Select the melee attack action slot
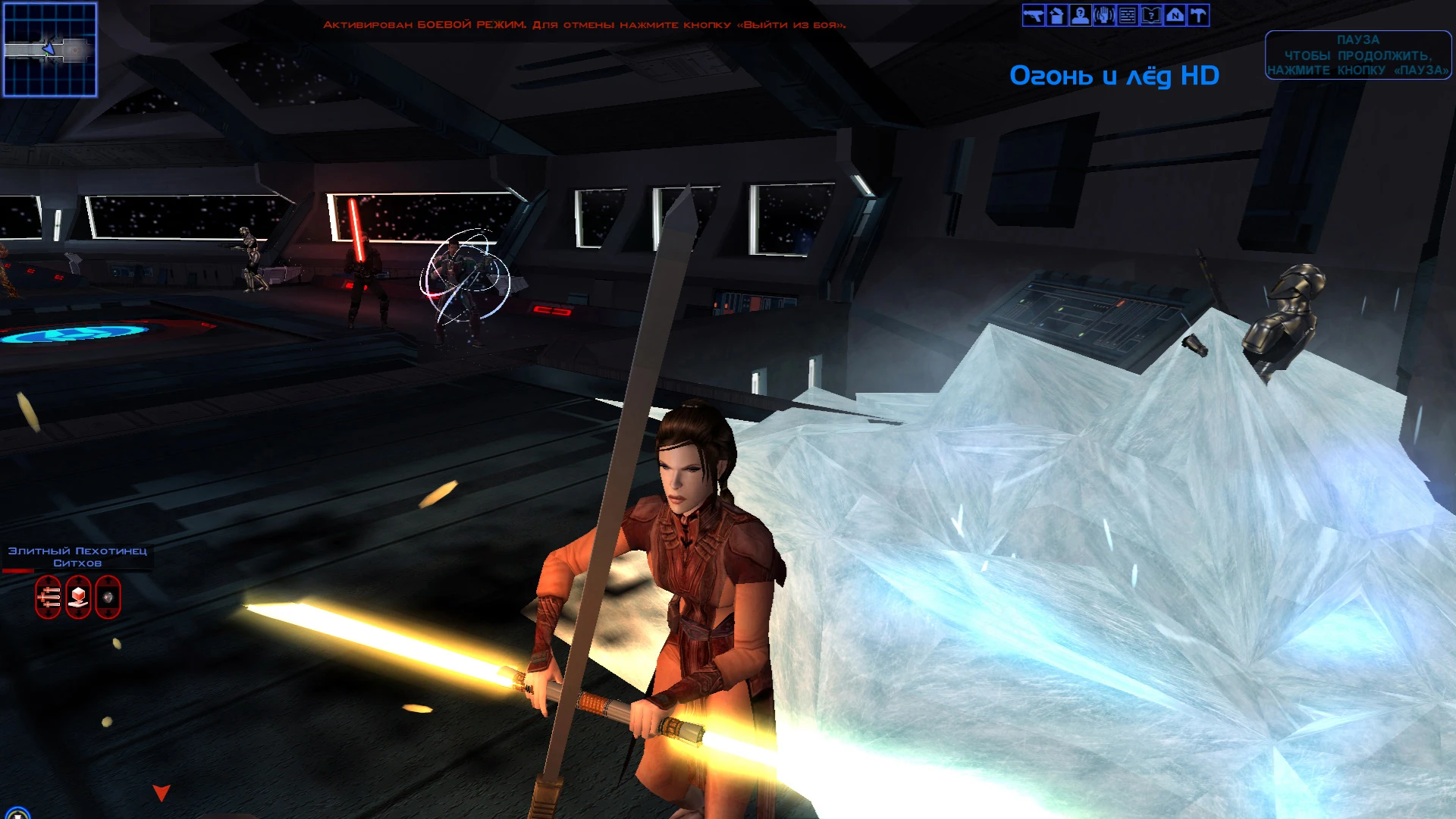 tap(48, 597)
